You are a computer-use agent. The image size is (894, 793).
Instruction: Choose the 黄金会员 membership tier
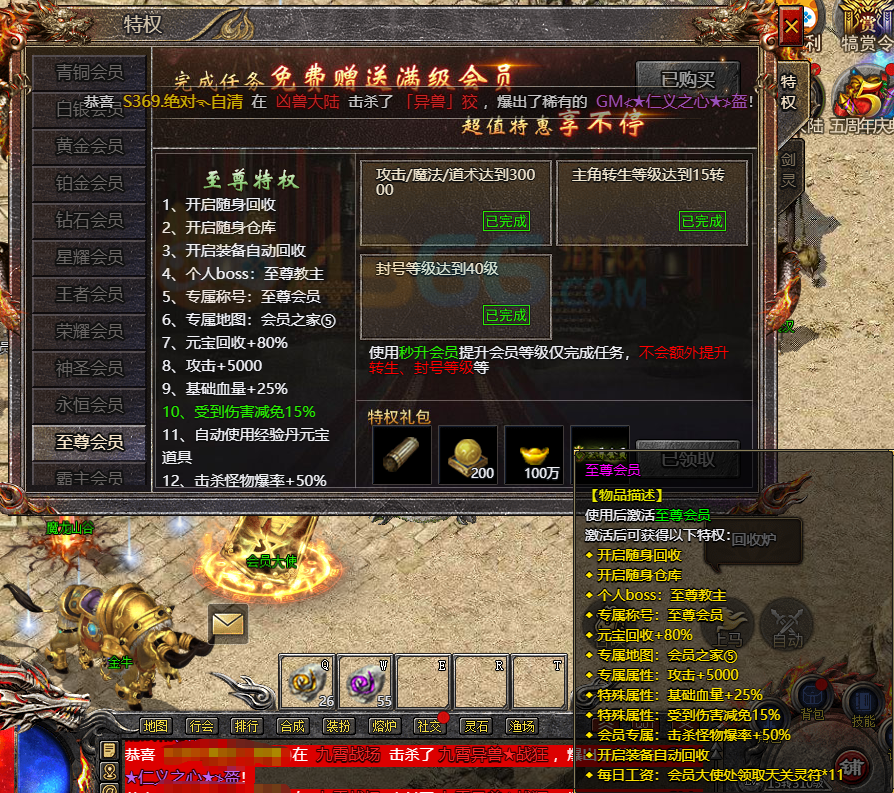89,146
